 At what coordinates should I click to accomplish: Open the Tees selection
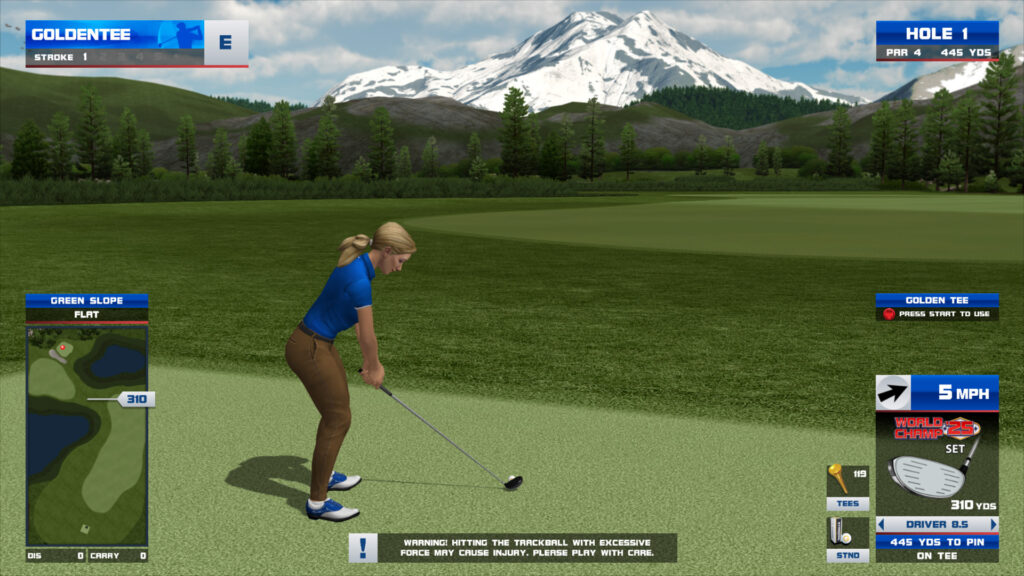coord(846,486)
